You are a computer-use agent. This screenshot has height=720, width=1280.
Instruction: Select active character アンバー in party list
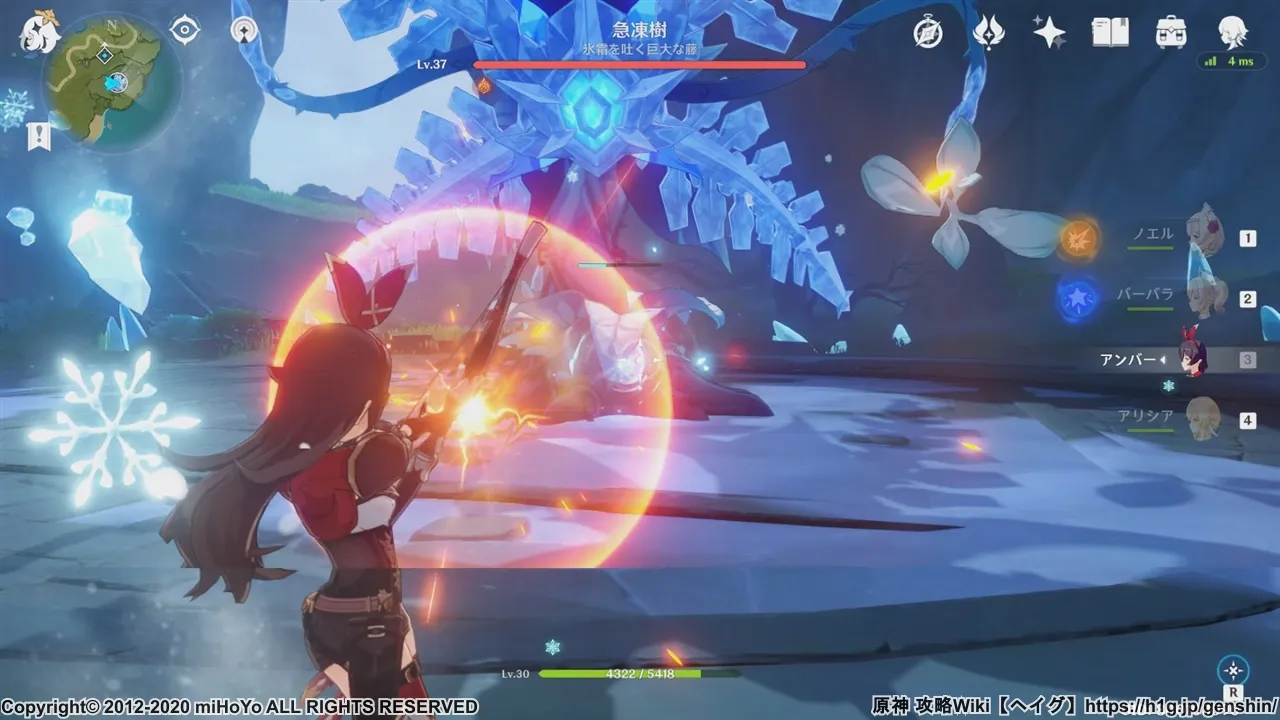[1190, 359]
